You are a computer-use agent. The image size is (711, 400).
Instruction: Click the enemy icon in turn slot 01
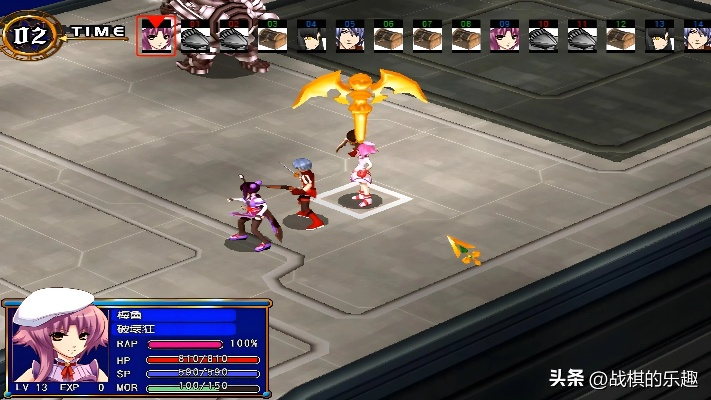coord(194,38)
